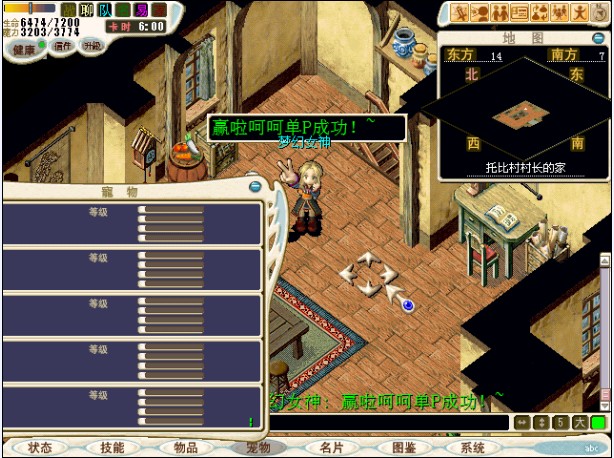Click the 大 font size chat button
Screen dimensions: 614x458
[580, 423]
